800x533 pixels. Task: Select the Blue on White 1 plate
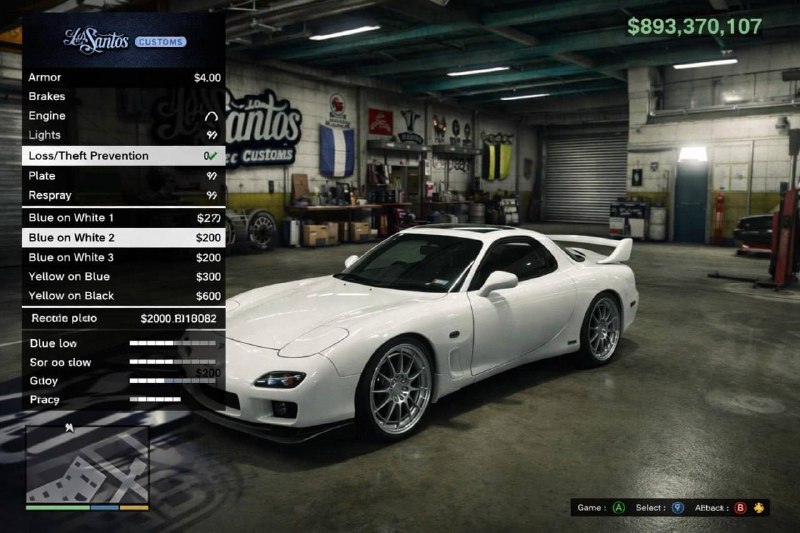(x=123, y=218)
